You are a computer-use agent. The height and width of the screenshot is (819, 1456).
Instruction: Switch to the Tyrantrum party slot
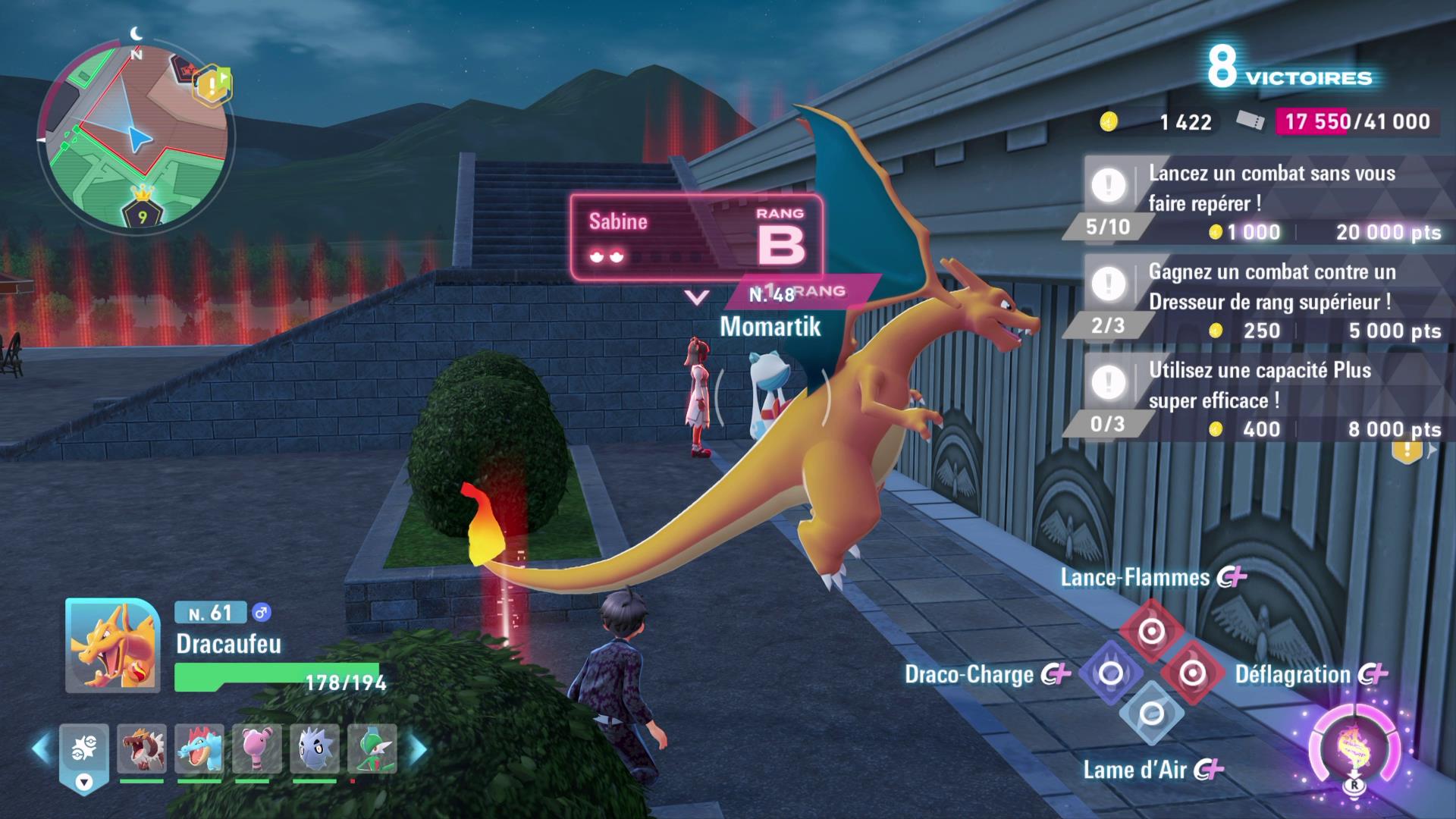click(x=142, y=749)
